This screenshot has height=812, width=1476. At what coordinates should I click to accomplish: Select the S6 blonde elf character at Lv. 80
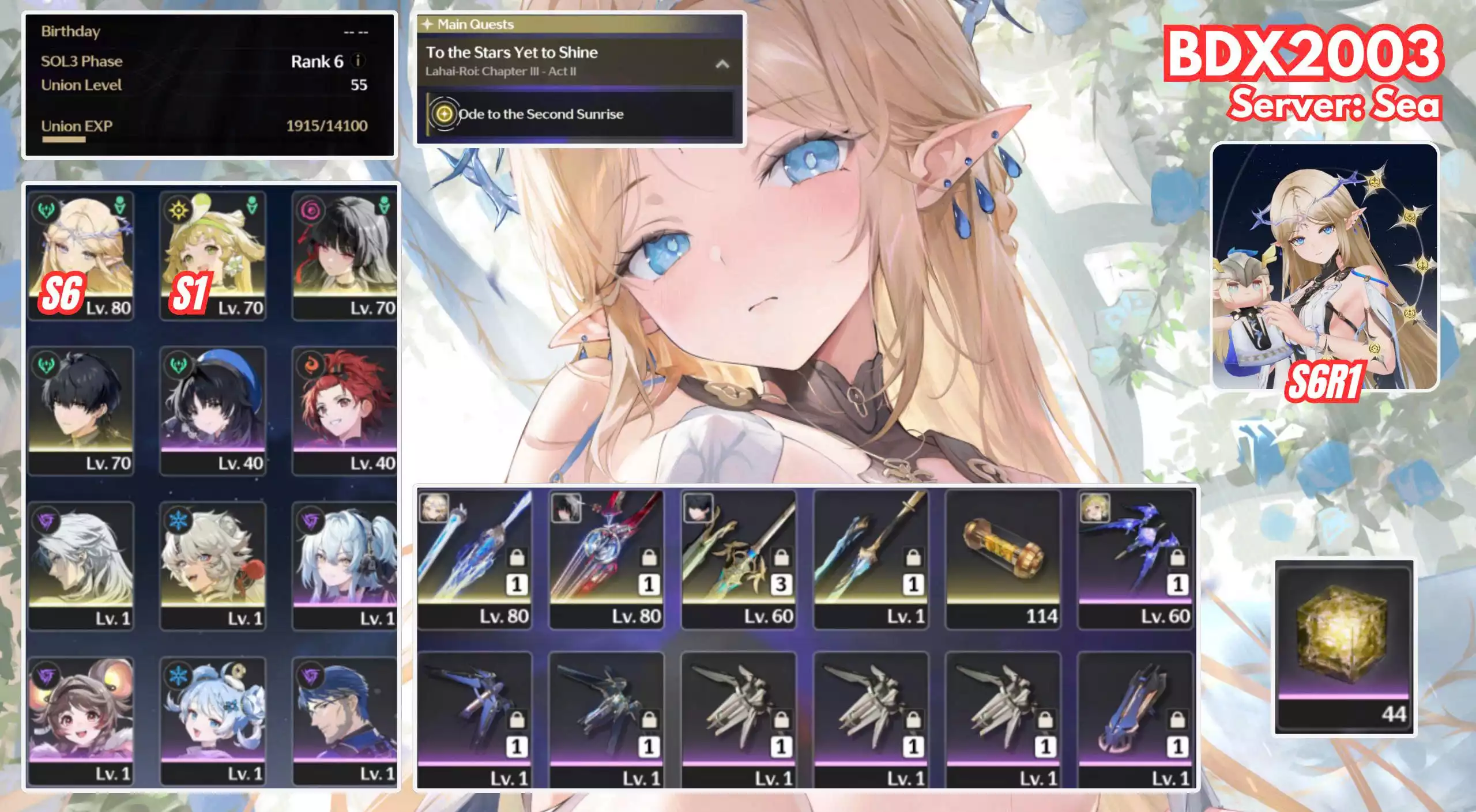point(81,255)
